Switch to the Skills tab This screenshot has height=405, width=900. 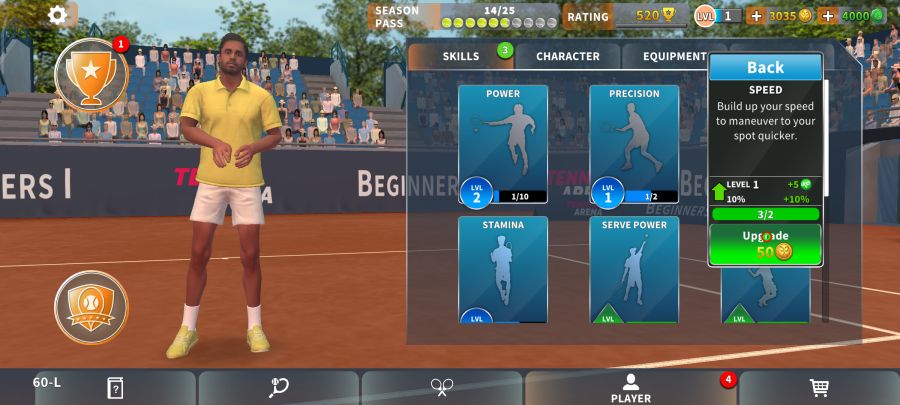pos(461,56)
